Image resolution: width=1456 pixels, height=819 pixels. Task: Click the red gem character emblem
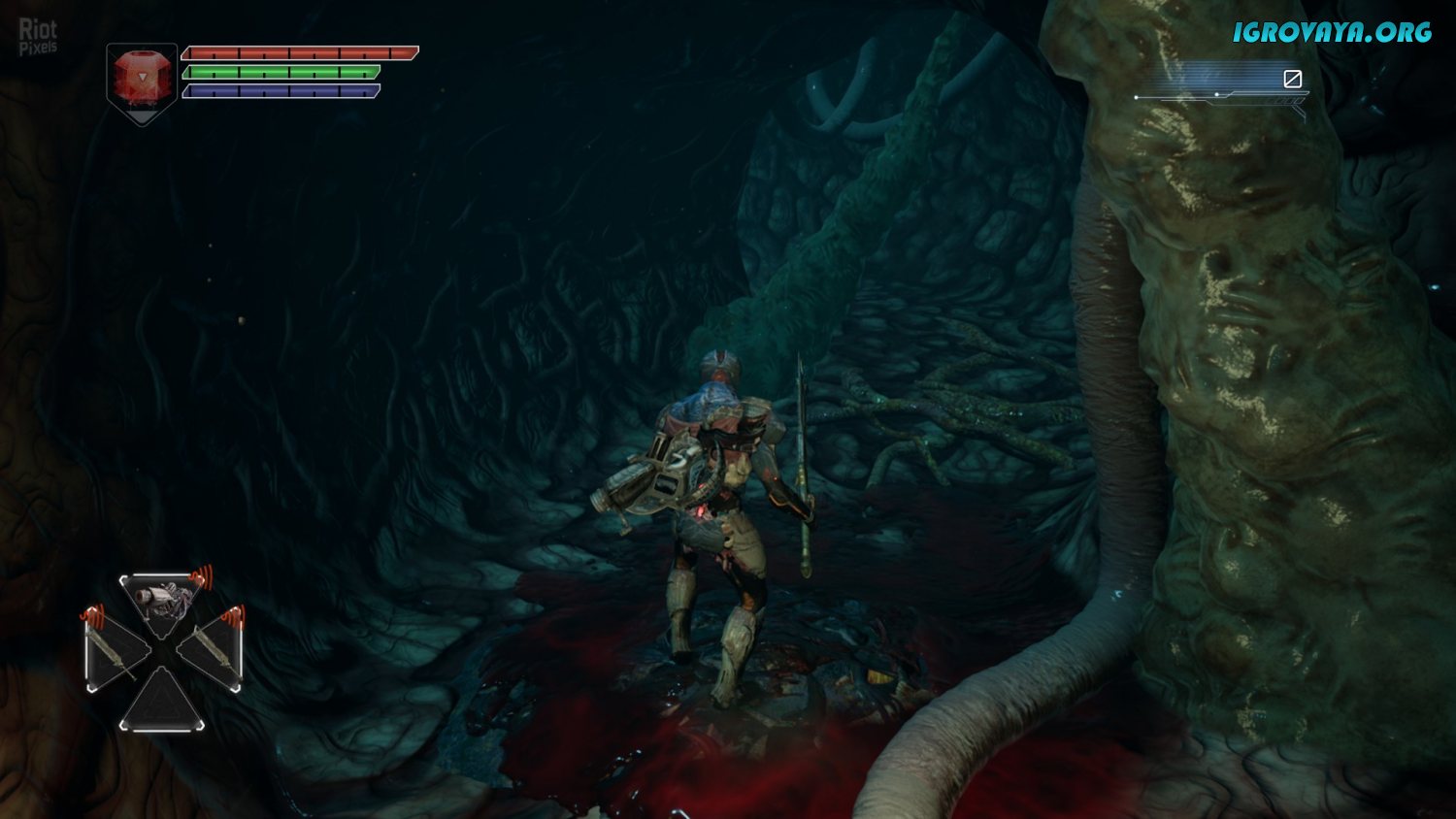pyautogui.click(x=142, y=78)
